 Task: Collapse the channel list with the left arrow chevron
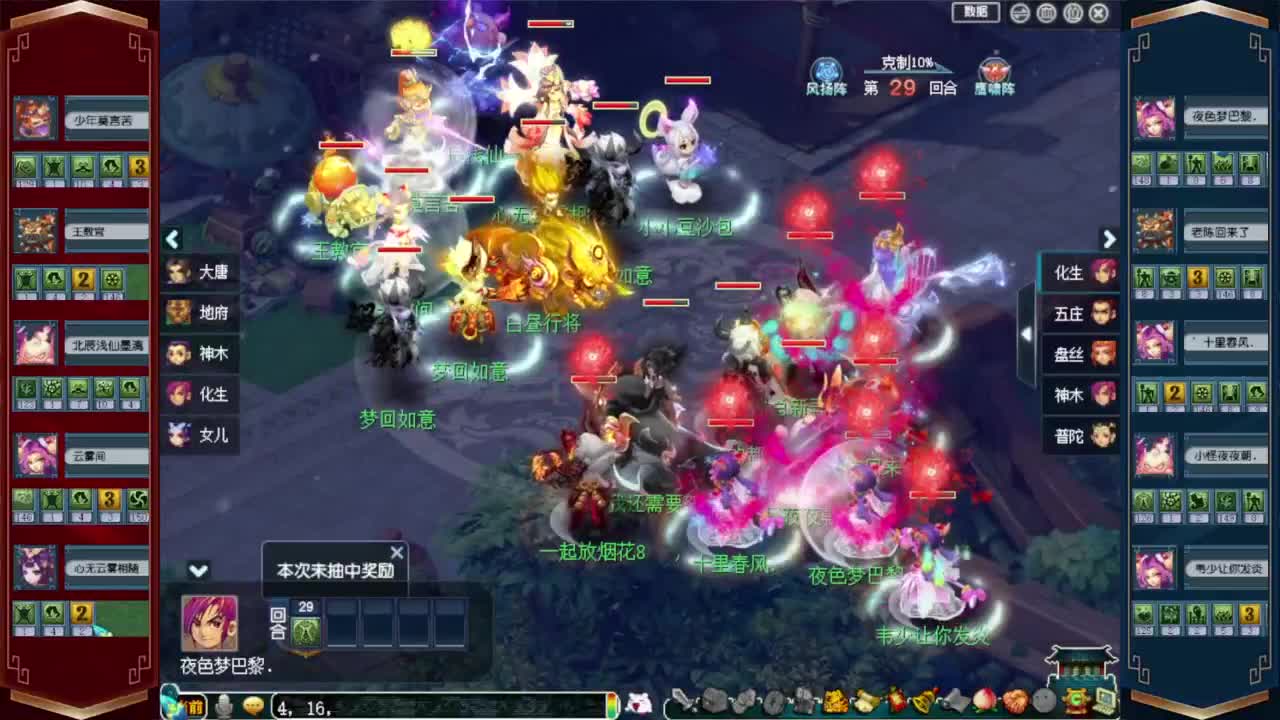point(172,240)
